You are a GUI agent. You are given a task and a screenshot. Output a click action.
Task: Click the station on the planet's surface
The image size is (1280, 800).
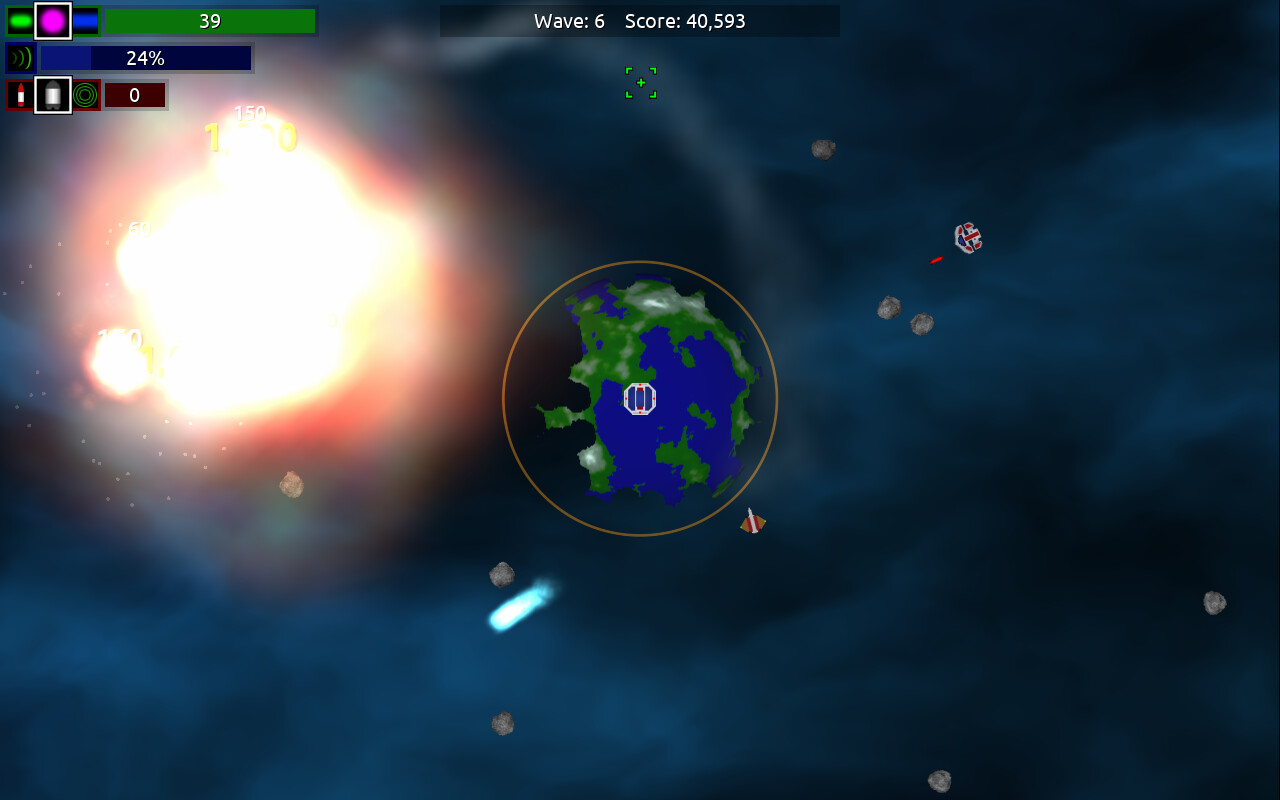[640, 398]
